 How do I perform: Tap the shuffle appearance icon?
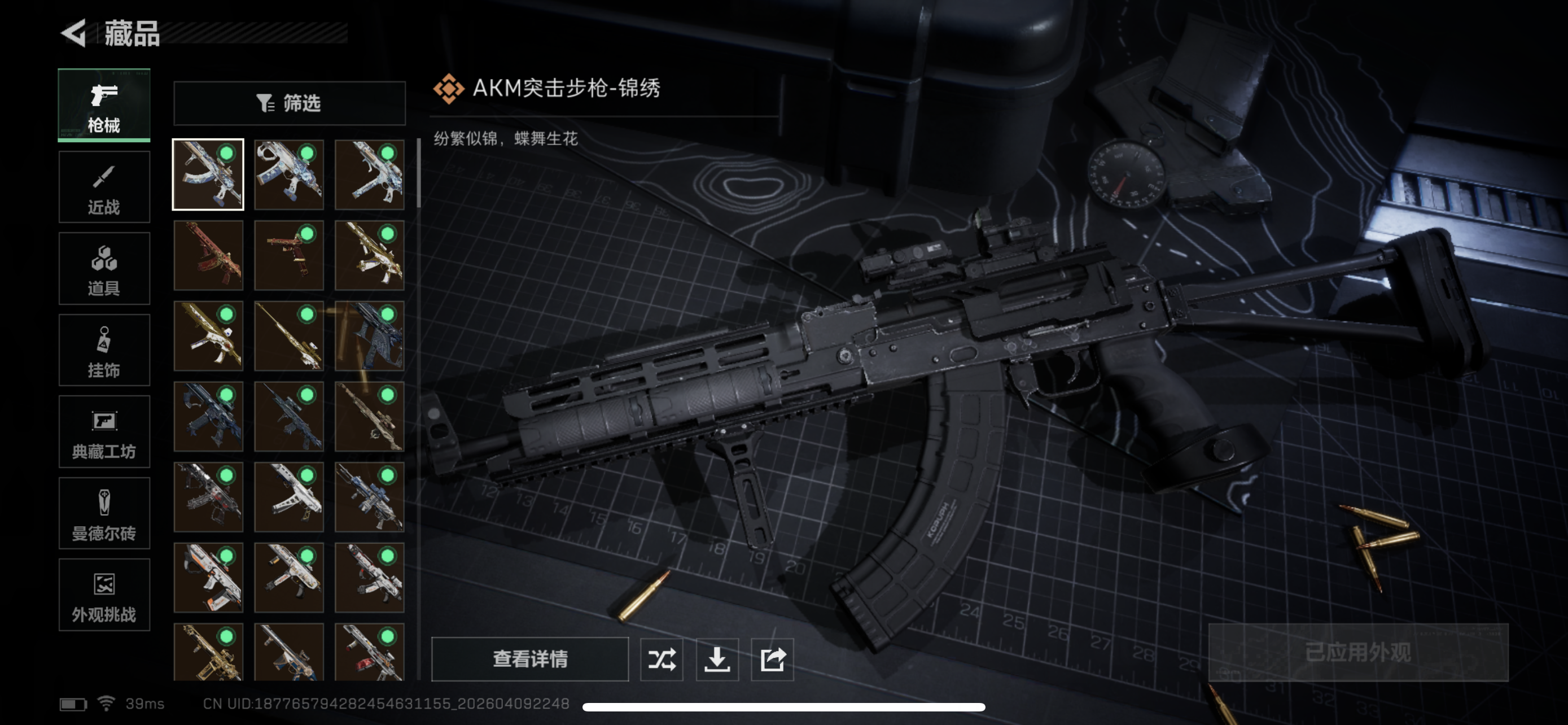pyautogui.click(x=662, y=660)
